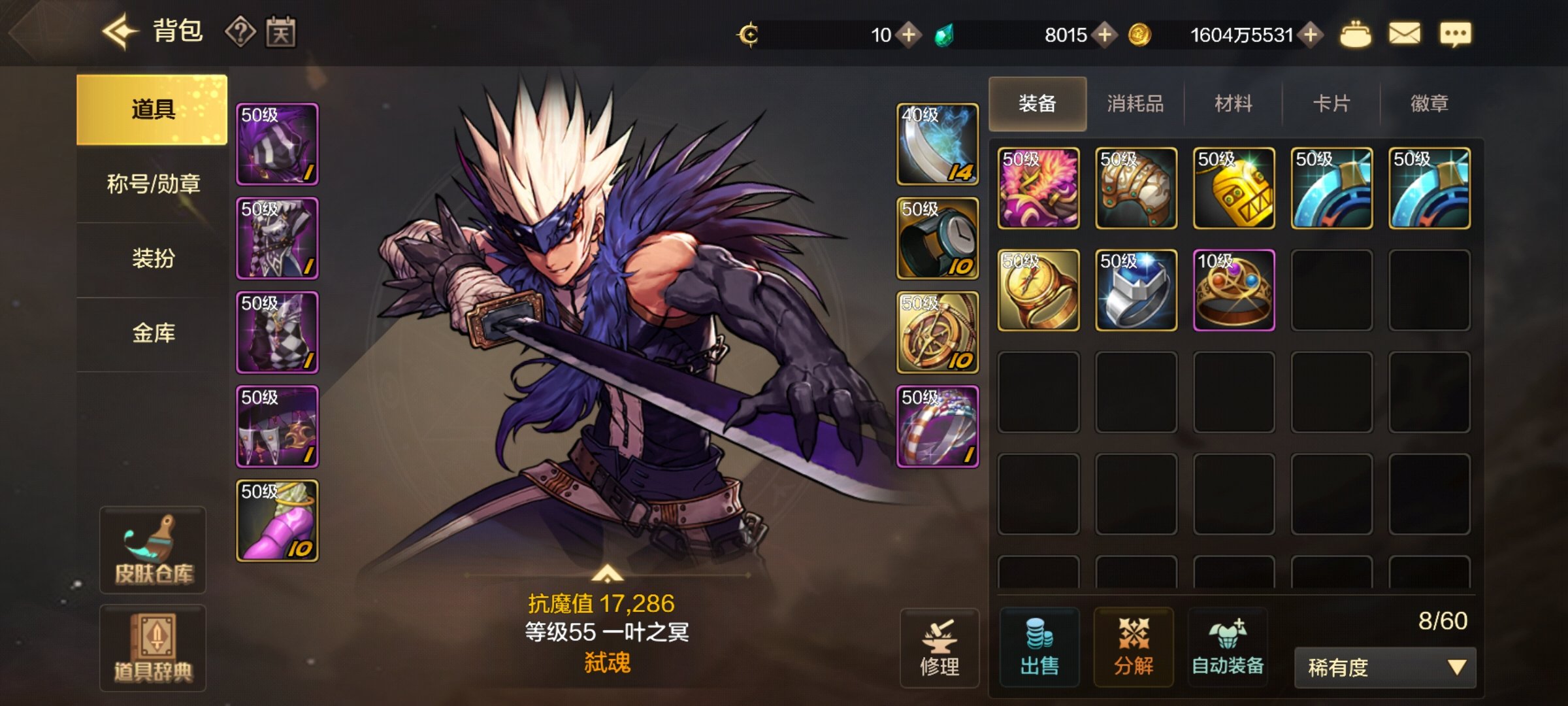Viewport: 1568px width, 706px height.
Task: Open the 皮肤仓库 skin storage
Action: (154, 550)
